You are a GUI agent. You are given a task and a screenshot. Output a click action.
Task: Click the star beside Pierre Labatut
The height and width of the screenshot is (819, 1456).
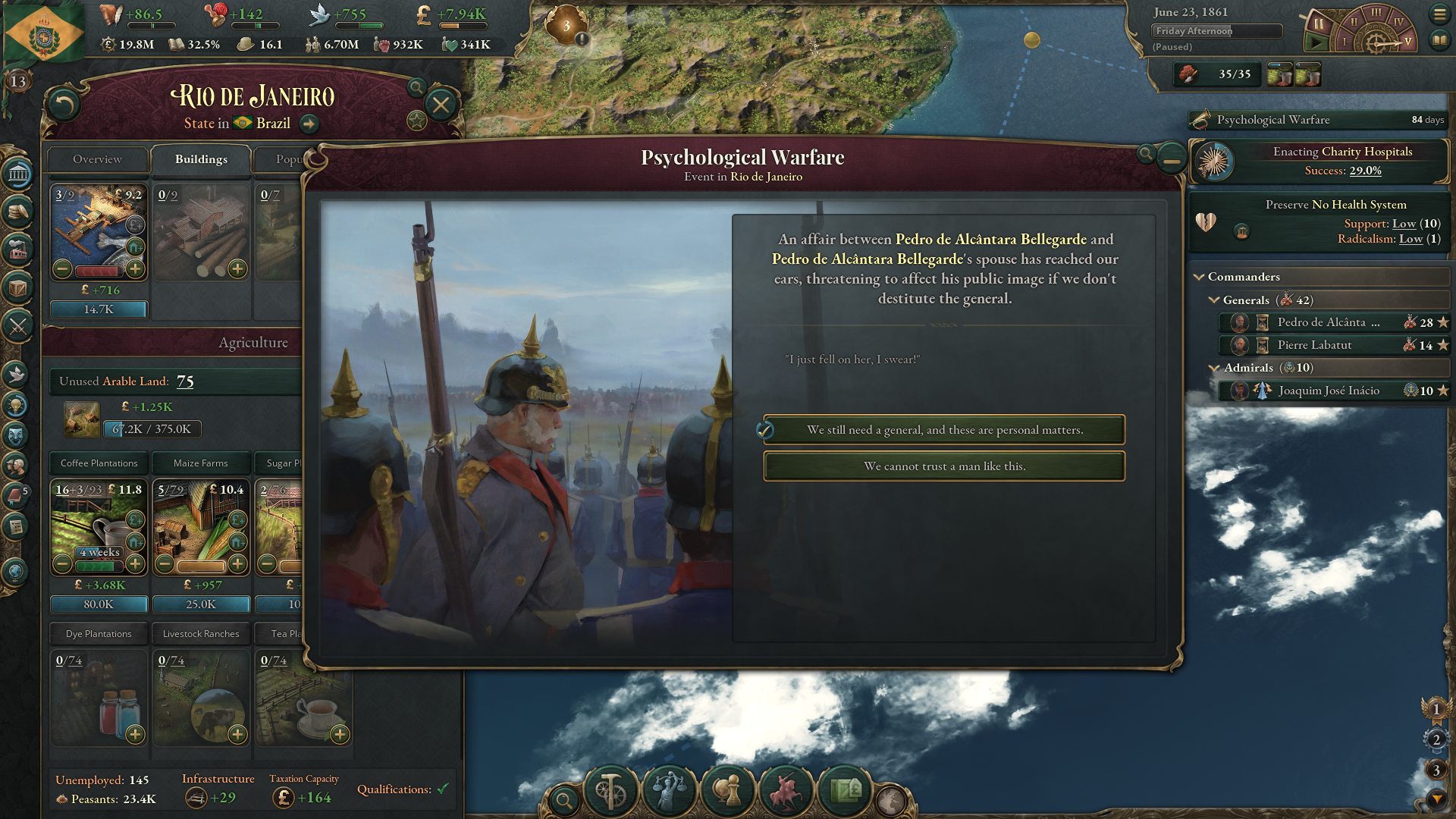coord(1442,345)
